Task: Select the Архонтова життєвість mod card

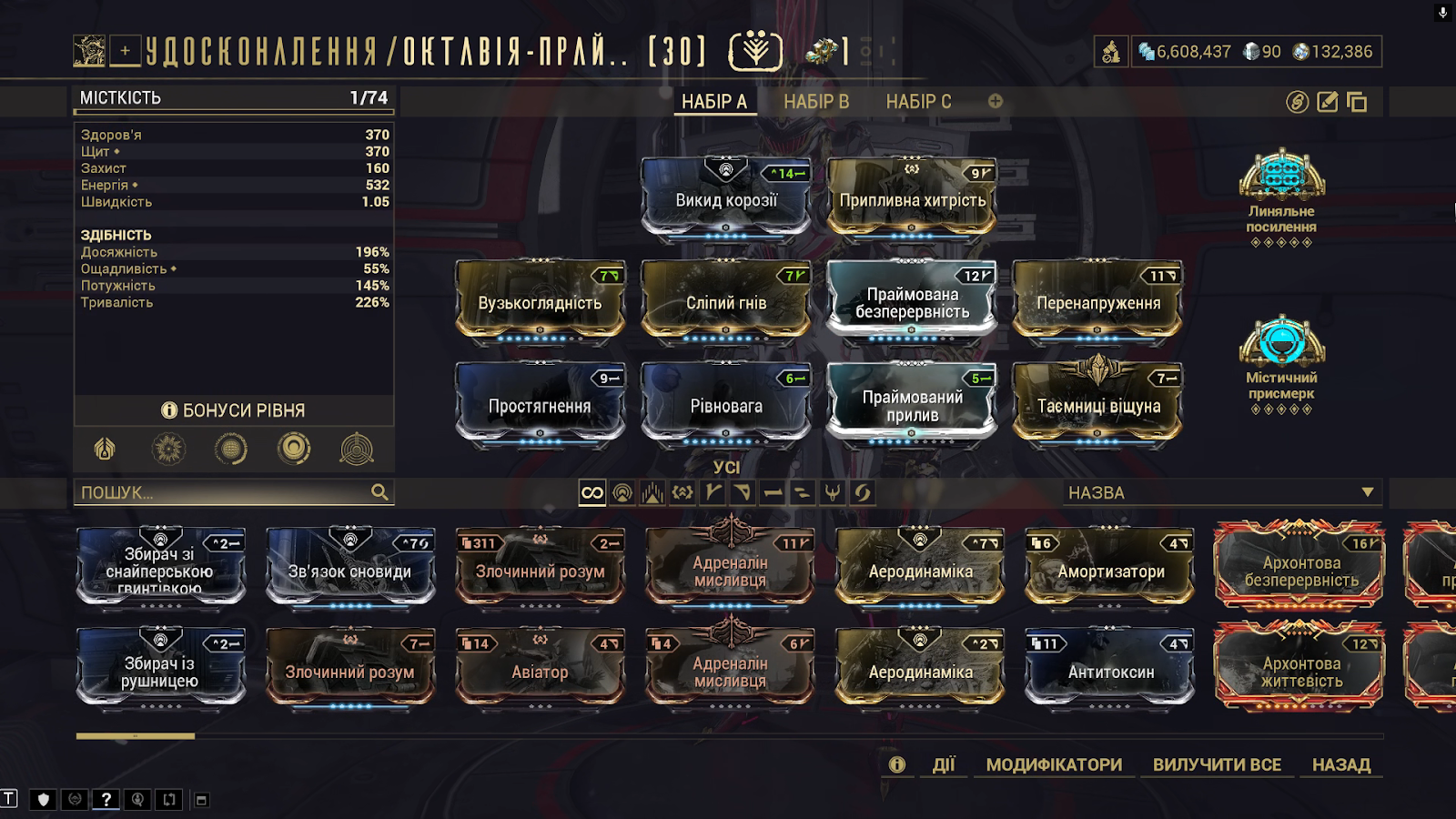Action: click(1300, 670)
